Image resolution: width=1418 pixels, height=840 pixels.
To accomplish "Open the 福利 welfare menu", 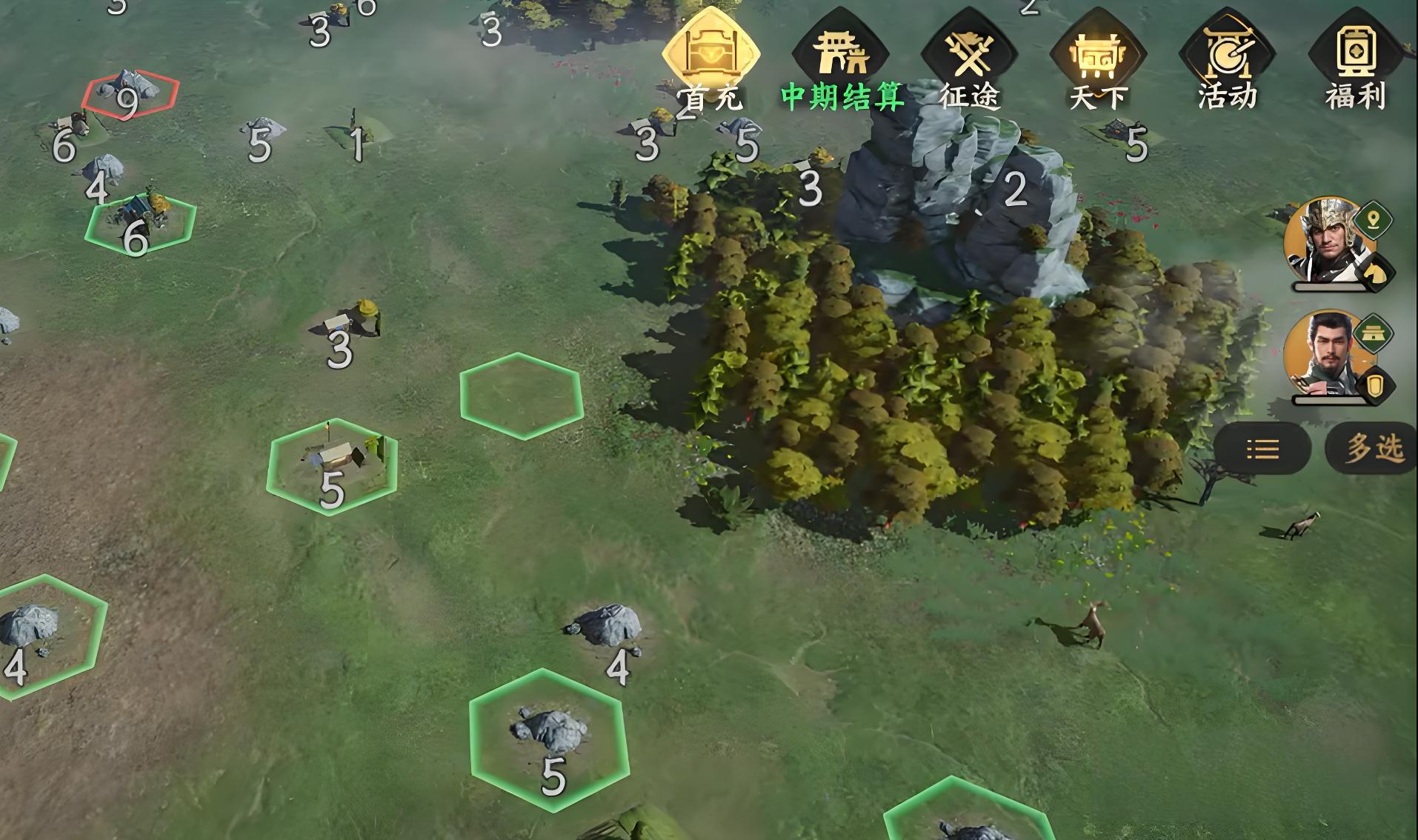I will click(1355, 61).
